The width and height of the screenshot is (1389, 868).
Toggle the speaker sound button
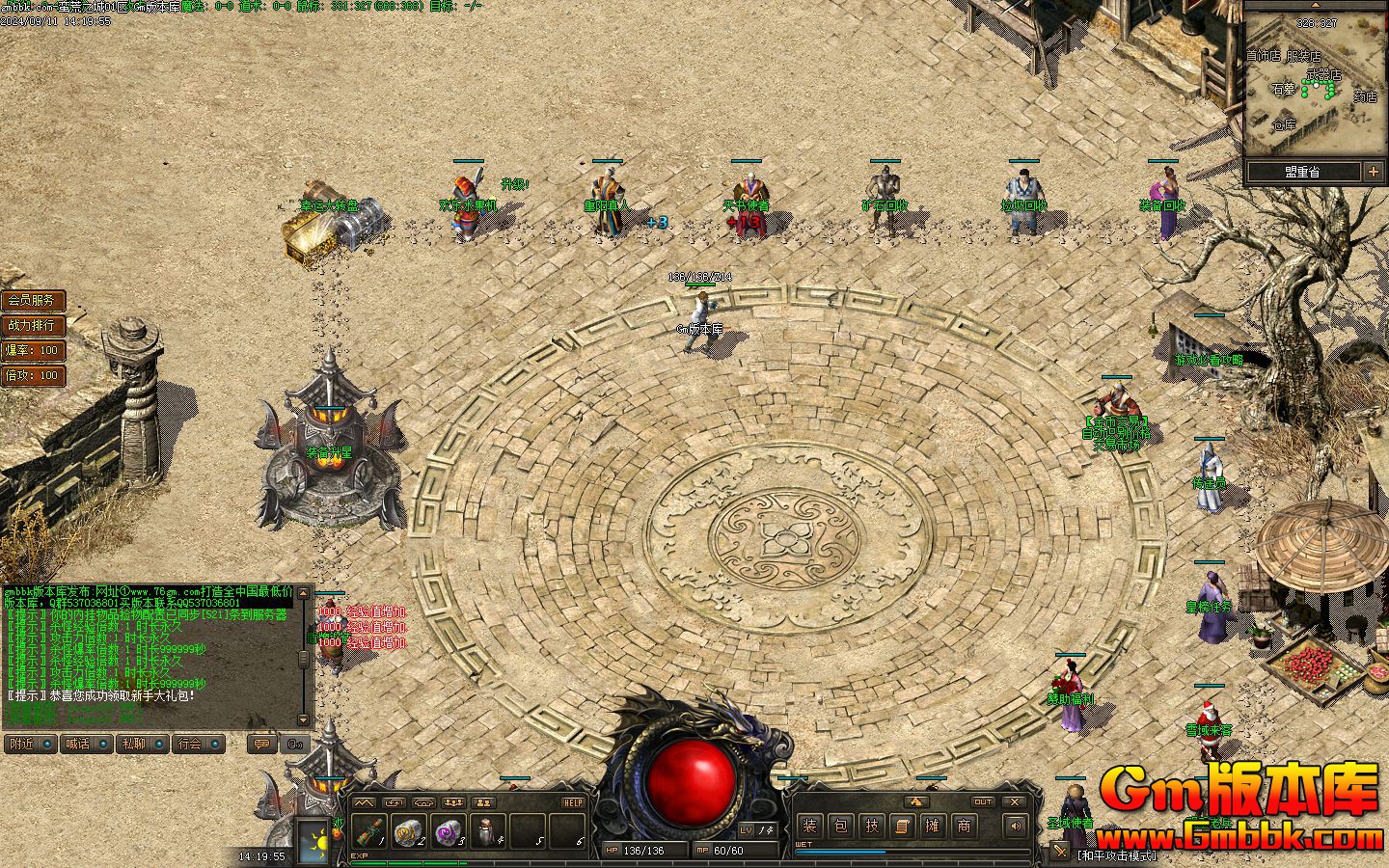(1015, 826)
